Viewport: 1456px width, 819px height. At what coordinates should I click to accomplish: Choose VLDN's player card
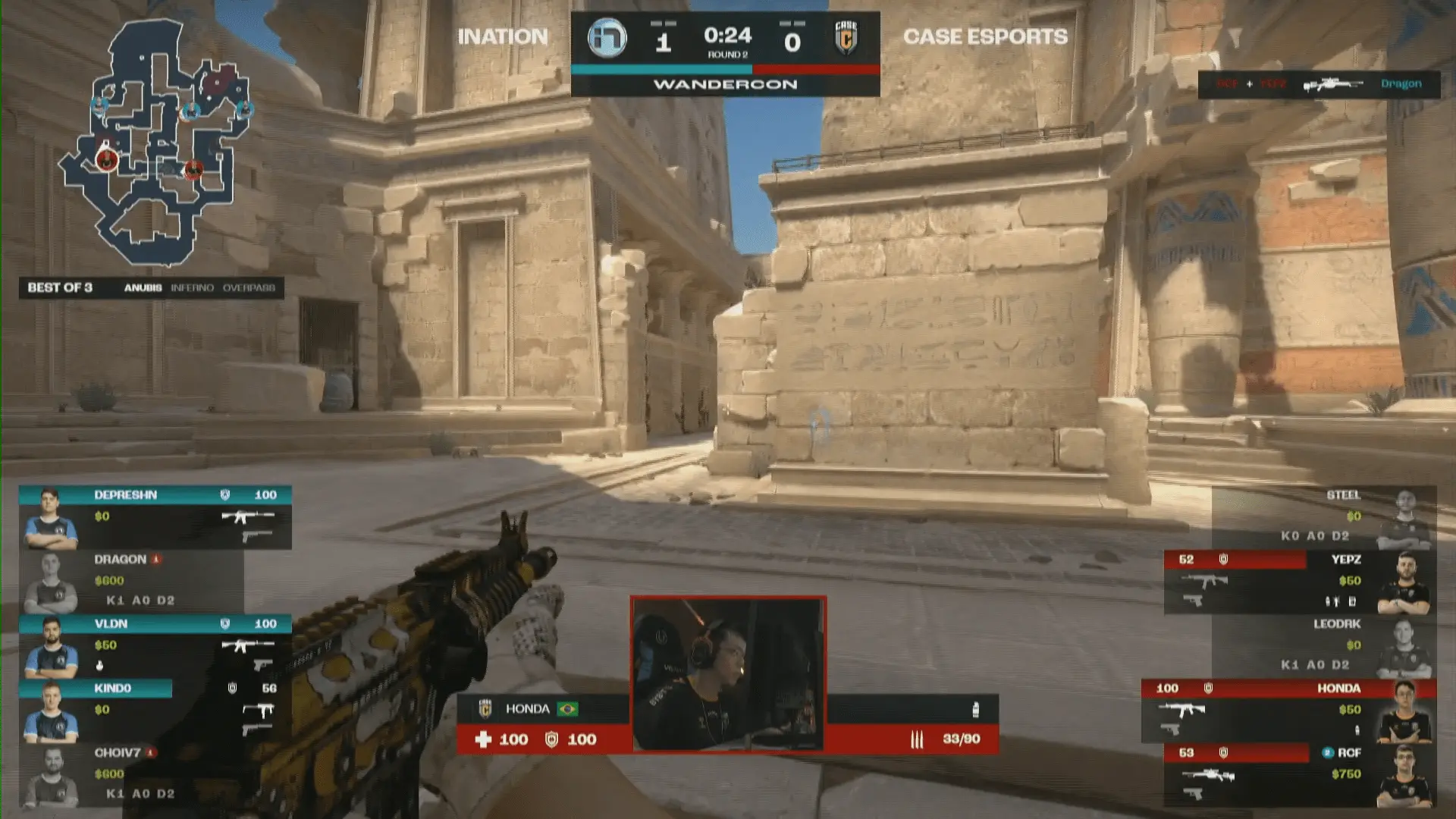(155, 646)
